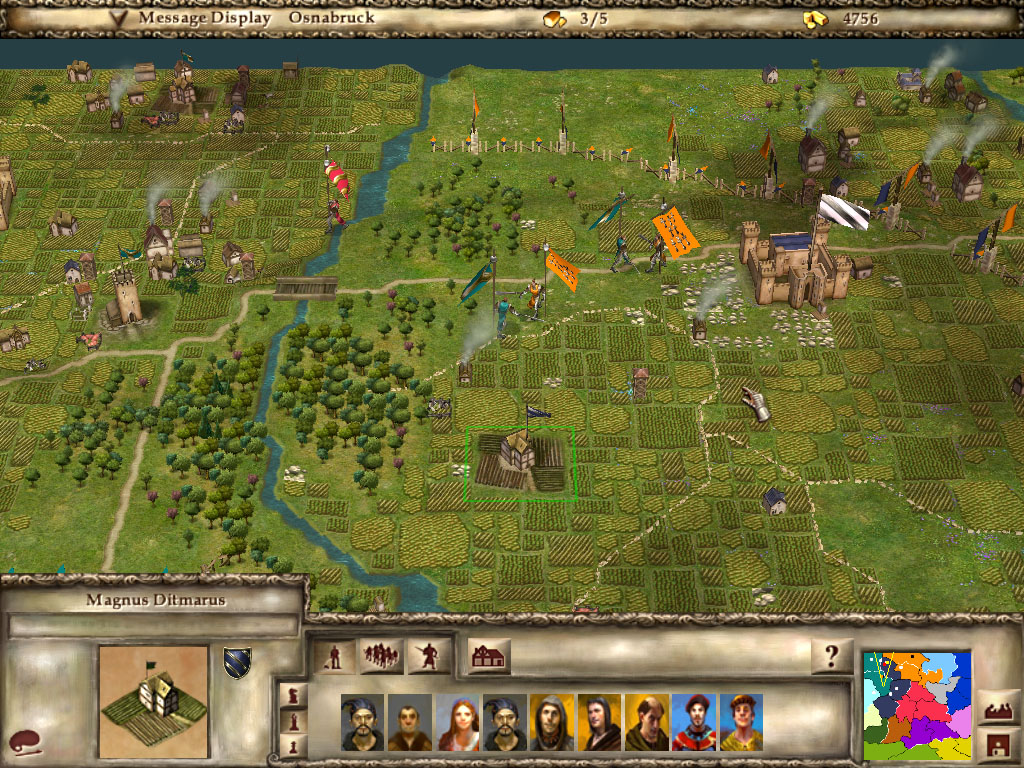Image resolution: width=1024 pixels, height=768 pixels.
Task: Choose the grey-hooded man portrait
Action: point(552,722)
